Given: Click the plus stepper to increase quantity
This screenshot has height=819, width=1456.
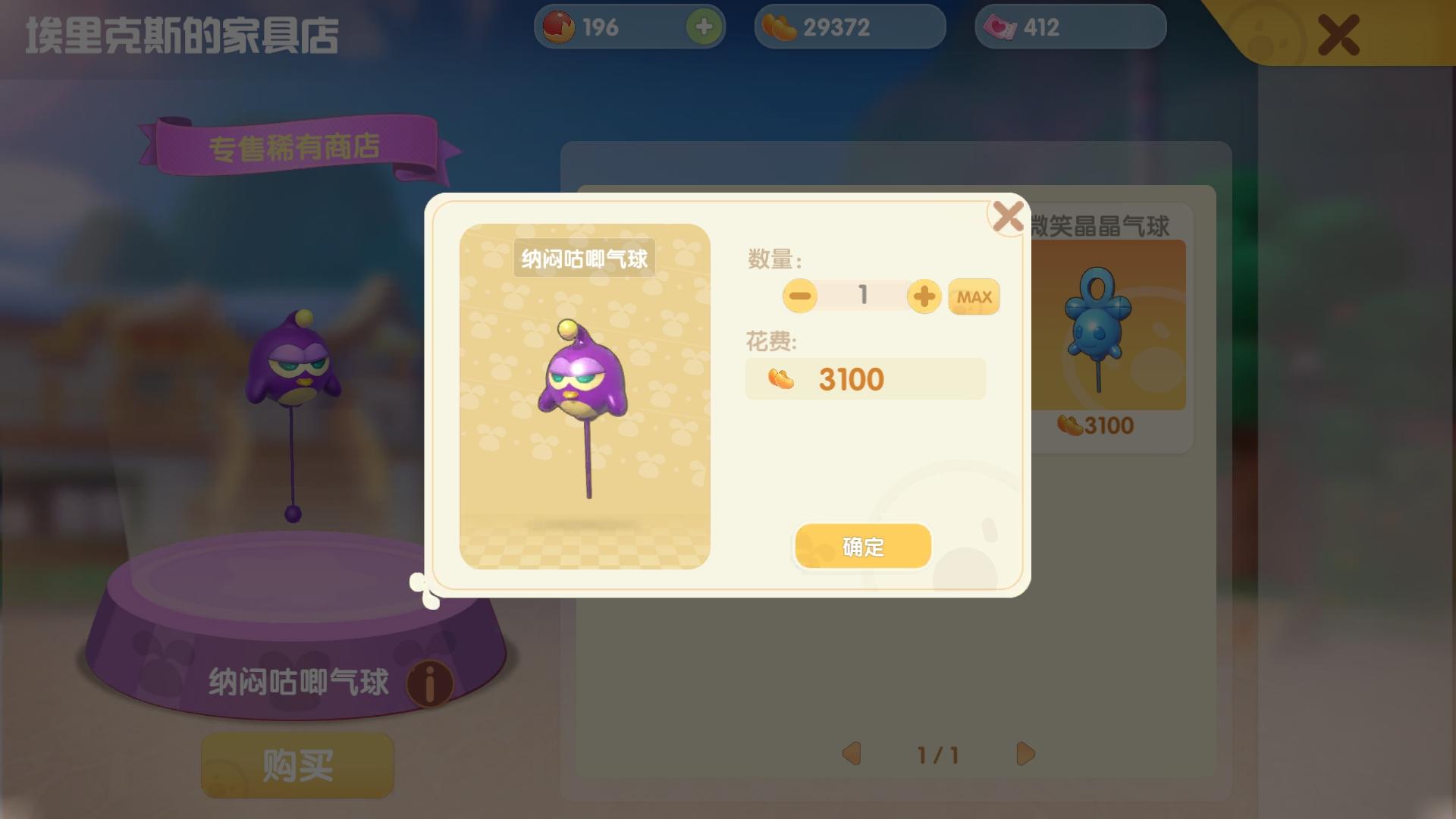Looking at the screenshot, I should (925, 296).
